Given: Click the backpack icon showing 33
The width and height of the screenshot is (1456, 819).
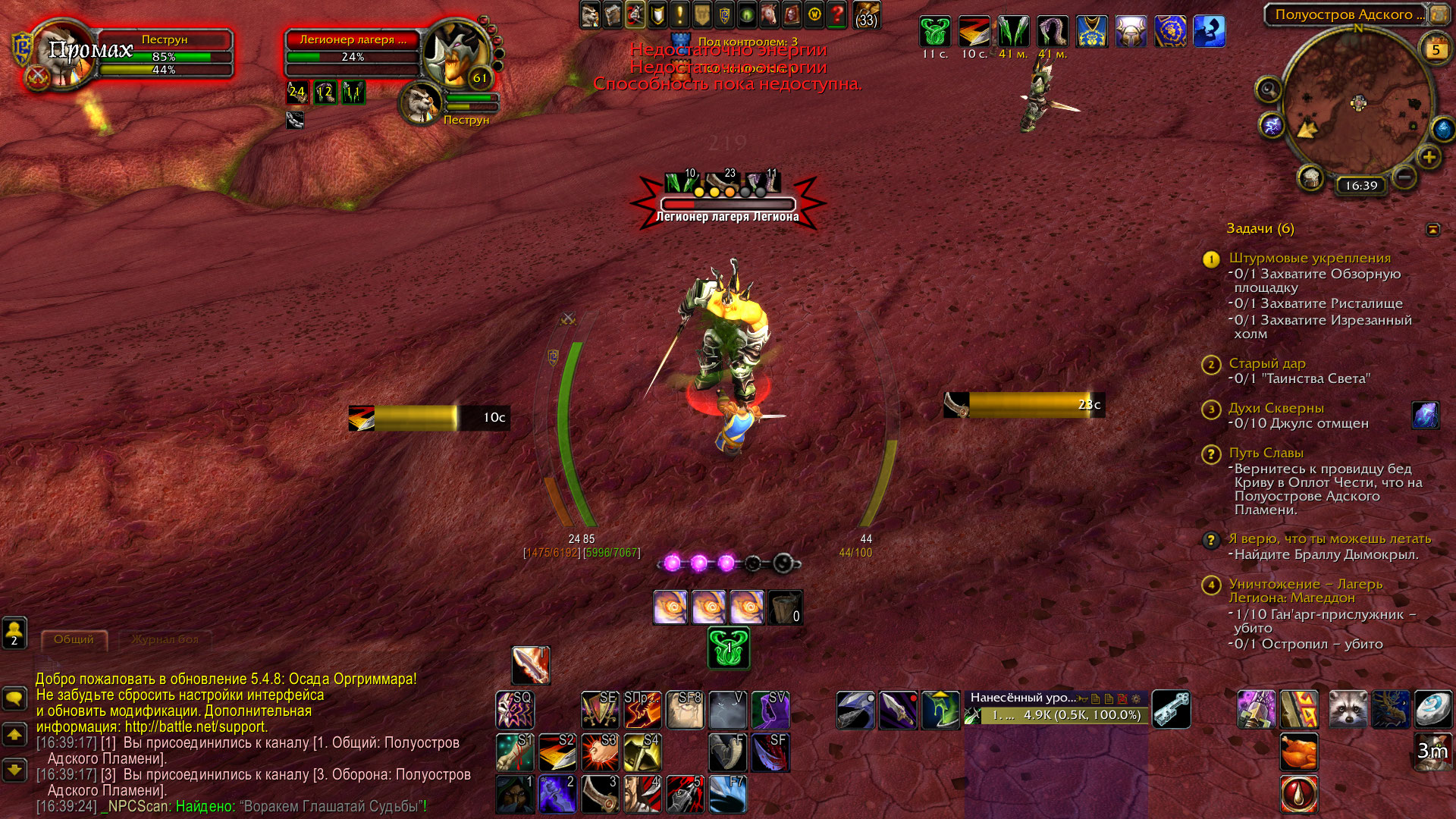Looking at the screenshot, I should pyautogui.click(x=866, y=15).
